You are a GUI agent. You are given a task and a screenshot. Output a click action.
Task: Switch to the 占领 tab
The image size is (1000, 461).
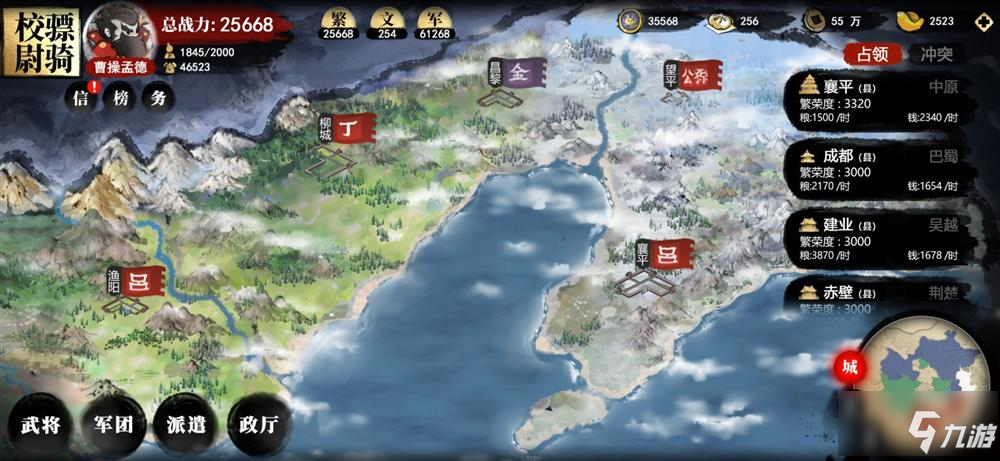[x=871, y=55]
